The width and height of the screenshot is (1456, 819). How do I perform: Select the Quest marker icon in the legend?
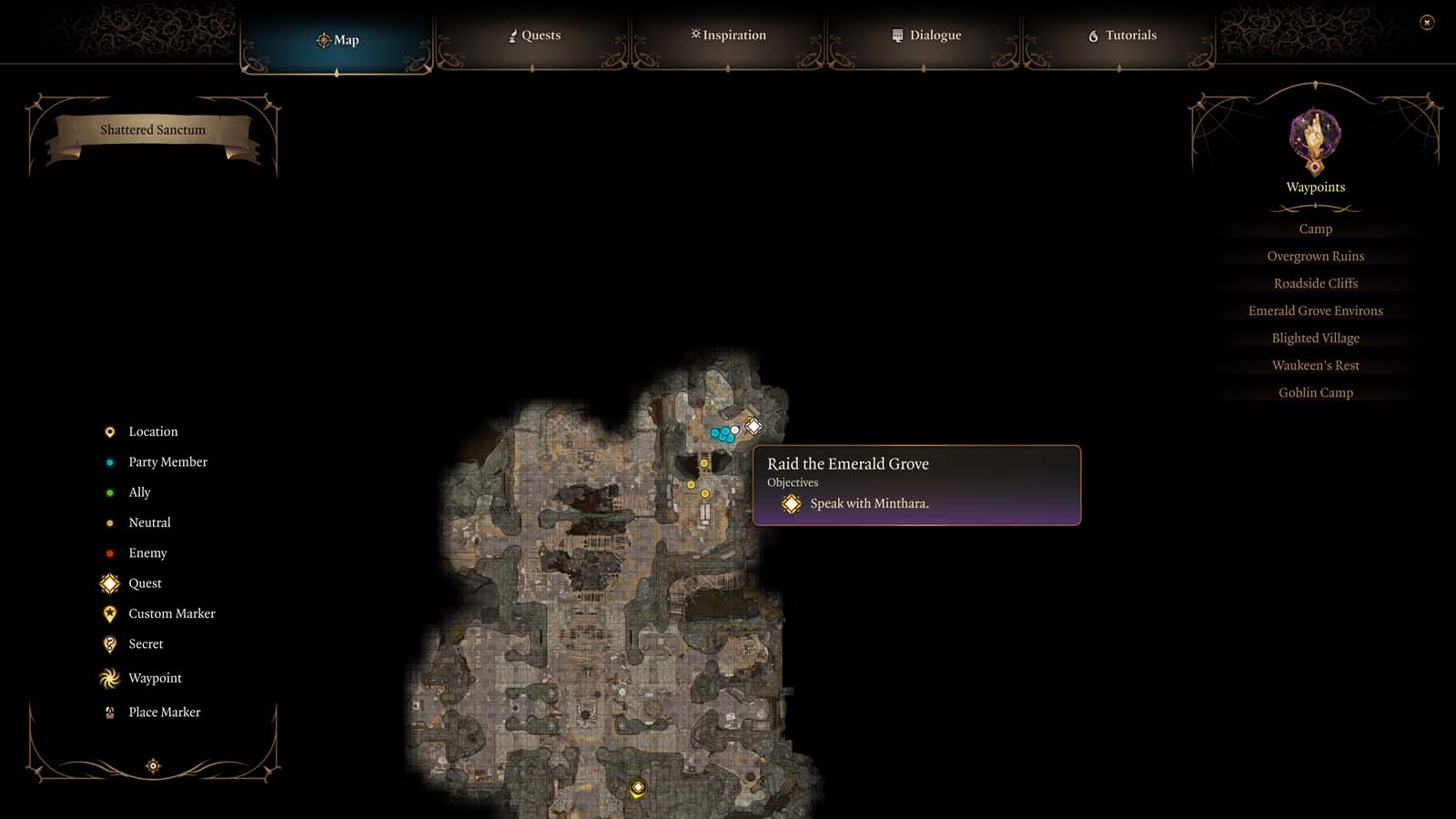(110, 583)
